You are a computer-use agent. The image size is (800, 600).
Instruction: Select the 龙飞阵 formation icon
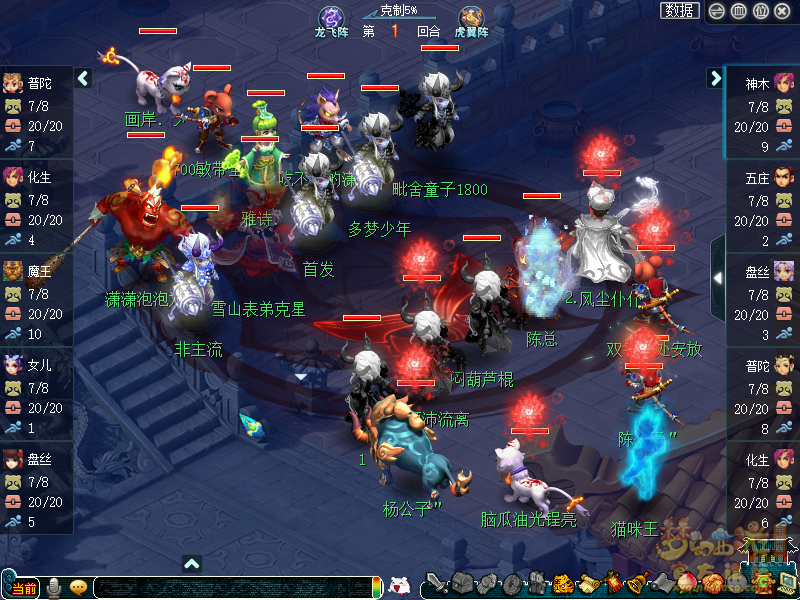click(x=331, y=20)
